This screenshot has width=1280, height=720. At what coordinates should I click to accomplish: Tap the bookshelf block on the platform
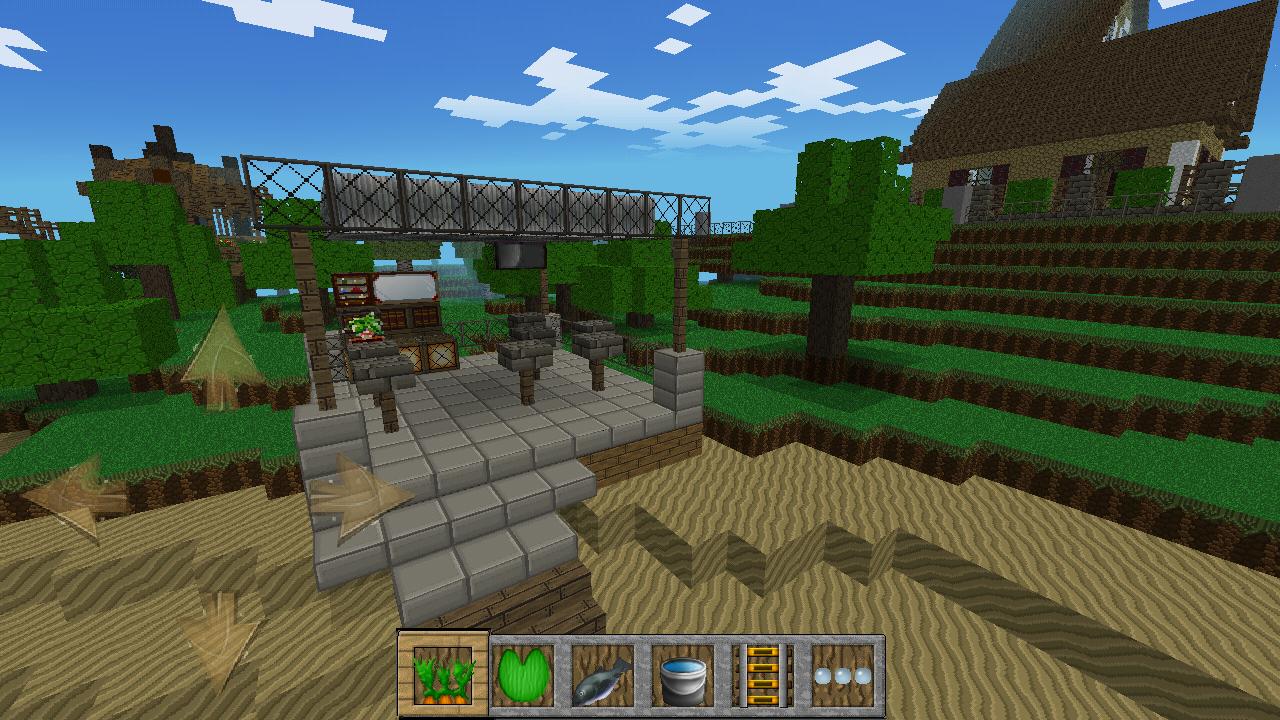point(355,288)
